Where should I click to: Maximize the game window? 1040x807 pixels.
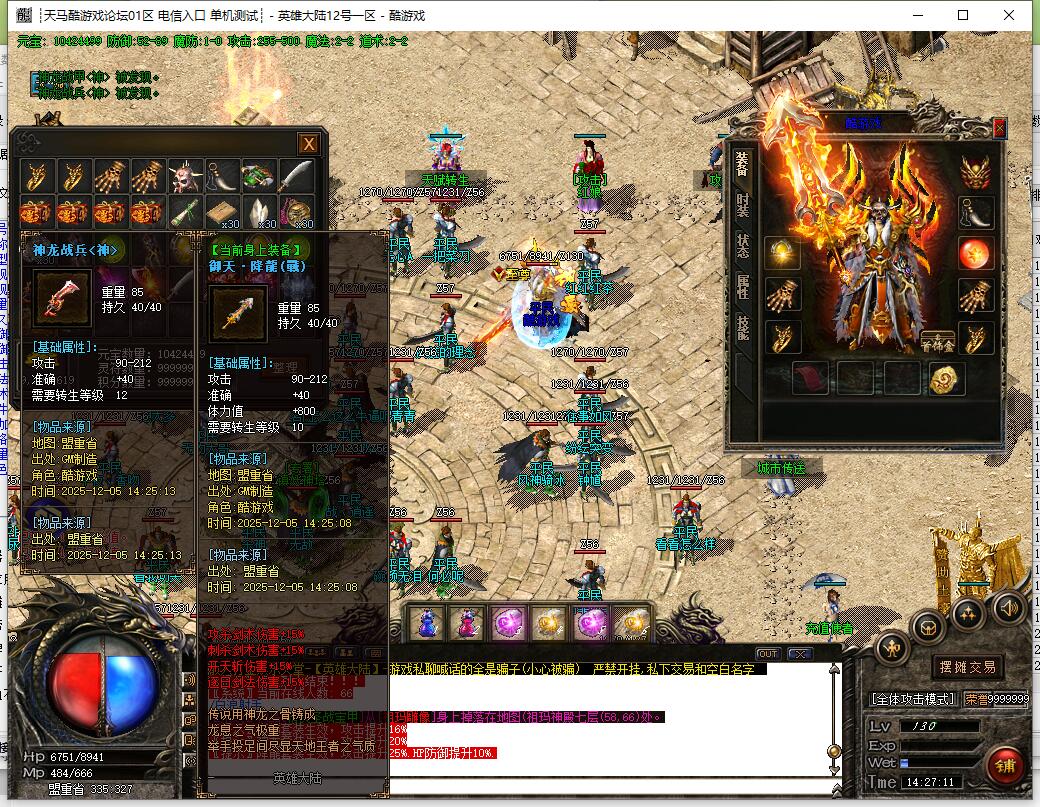pos(963,15)
